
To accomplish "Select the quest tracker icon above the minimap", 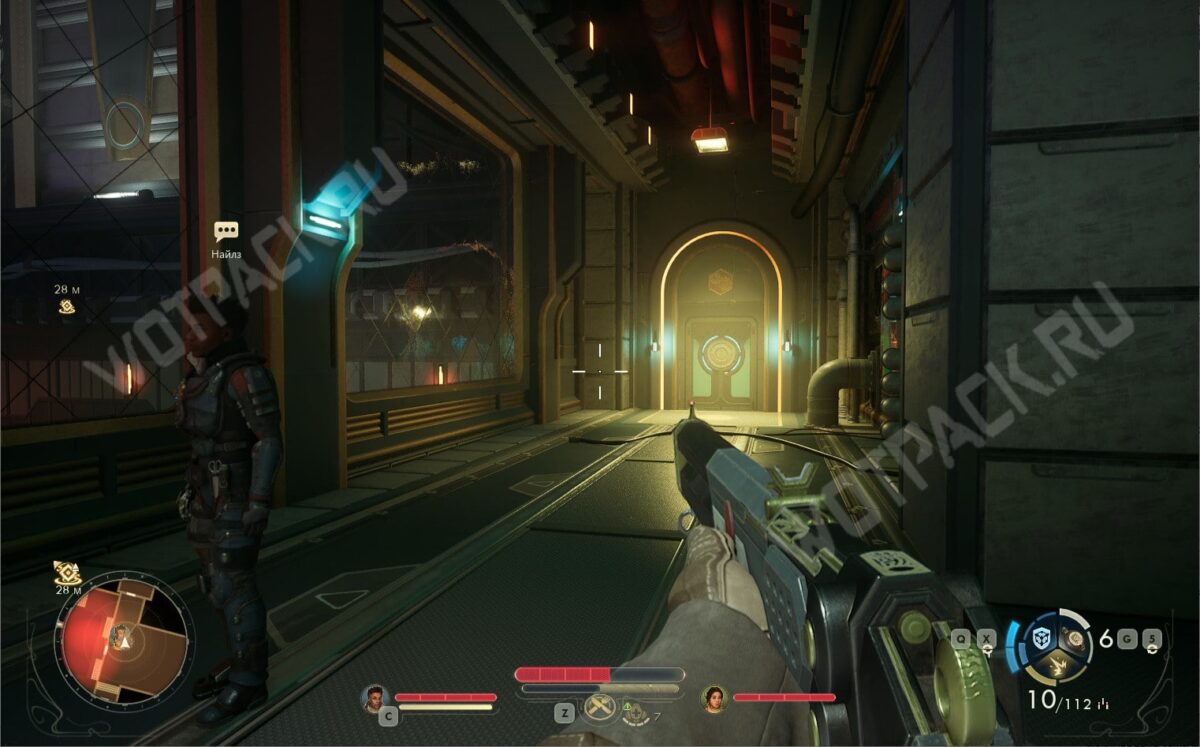I will pyautogui.click(x=66, y=573).
